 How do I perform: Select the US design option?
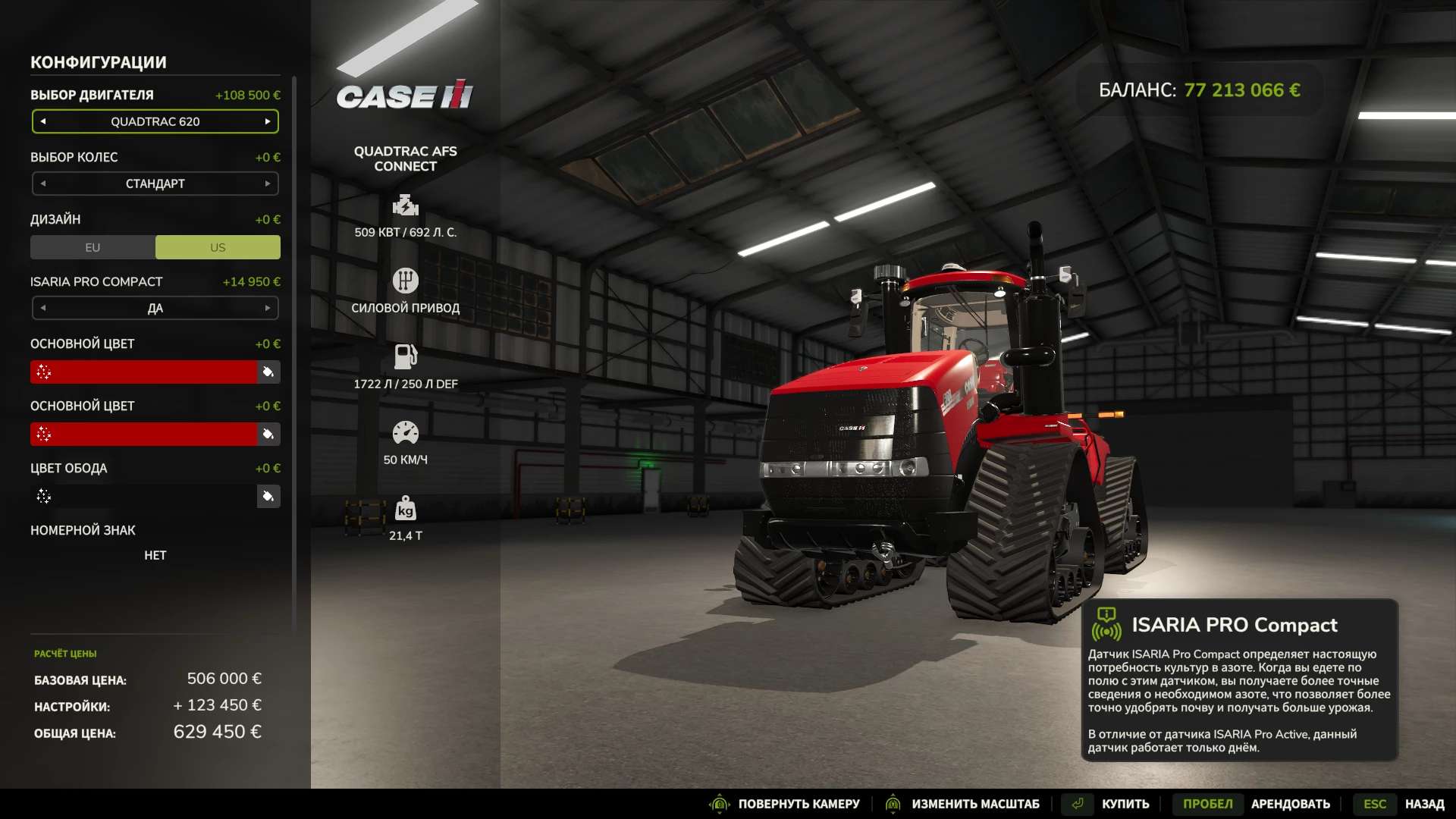218,247
